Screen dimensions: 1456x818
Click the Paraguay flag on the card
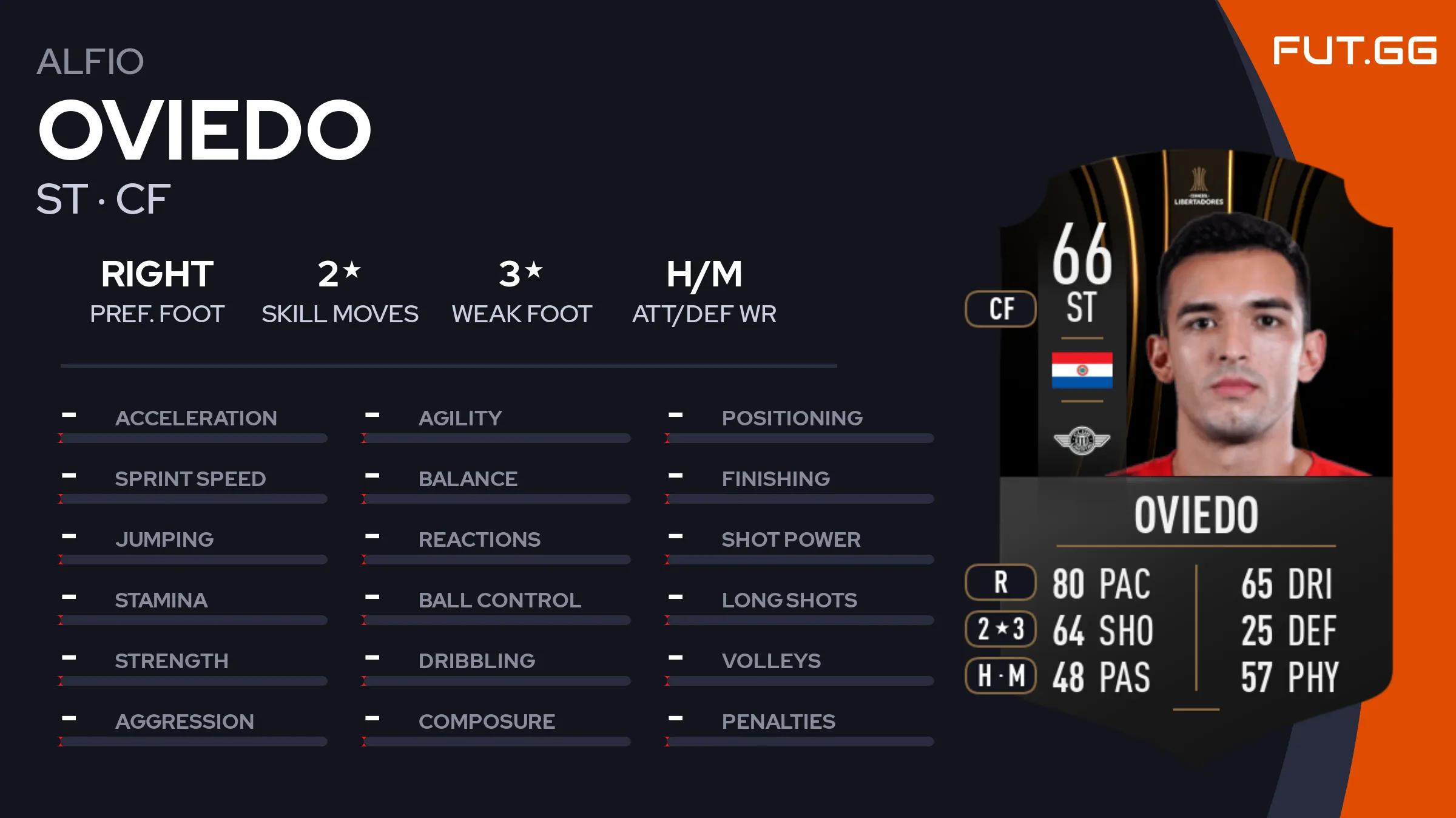click(1082, 370)
